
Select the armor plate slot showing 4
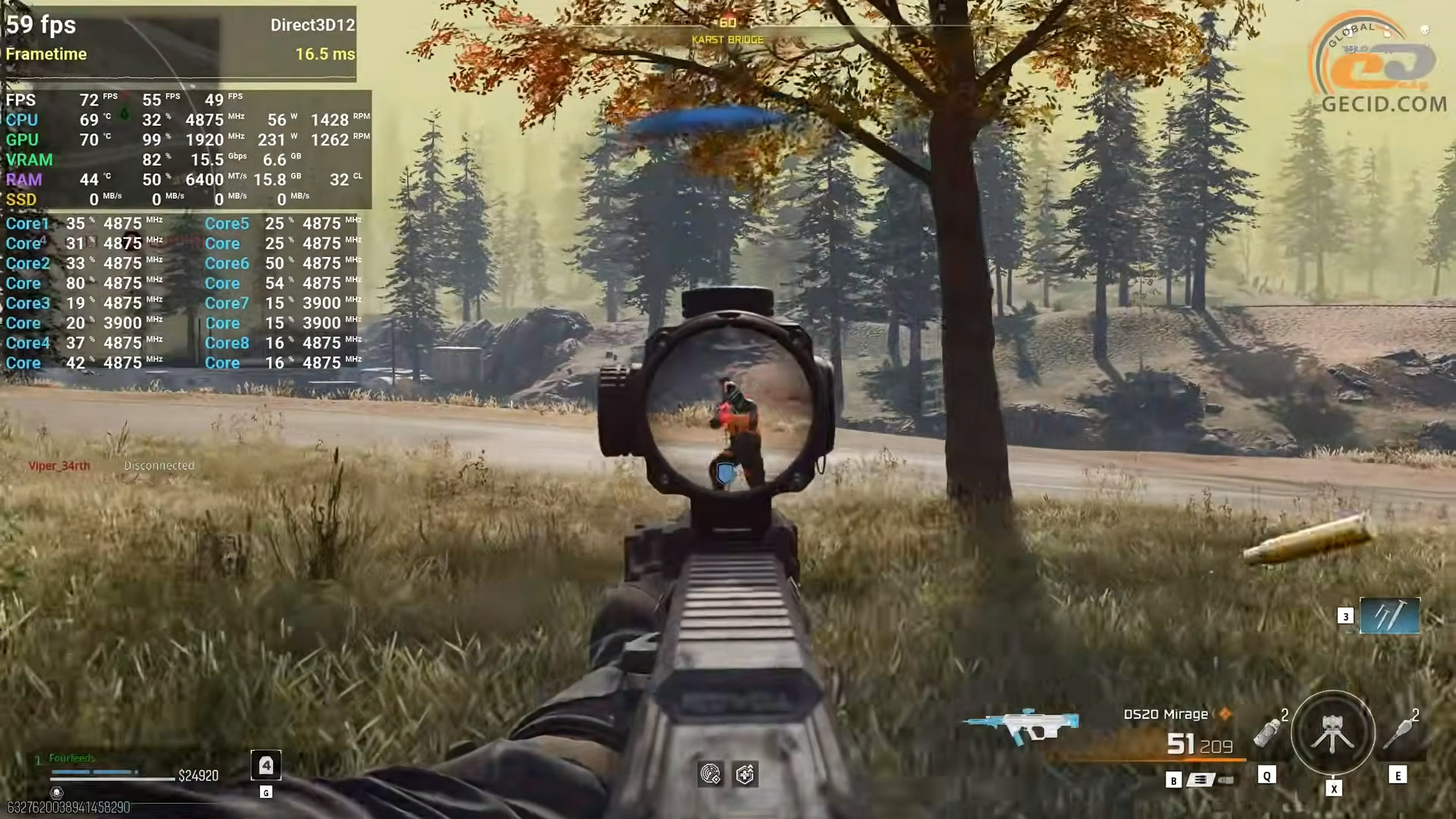point(266,765)
